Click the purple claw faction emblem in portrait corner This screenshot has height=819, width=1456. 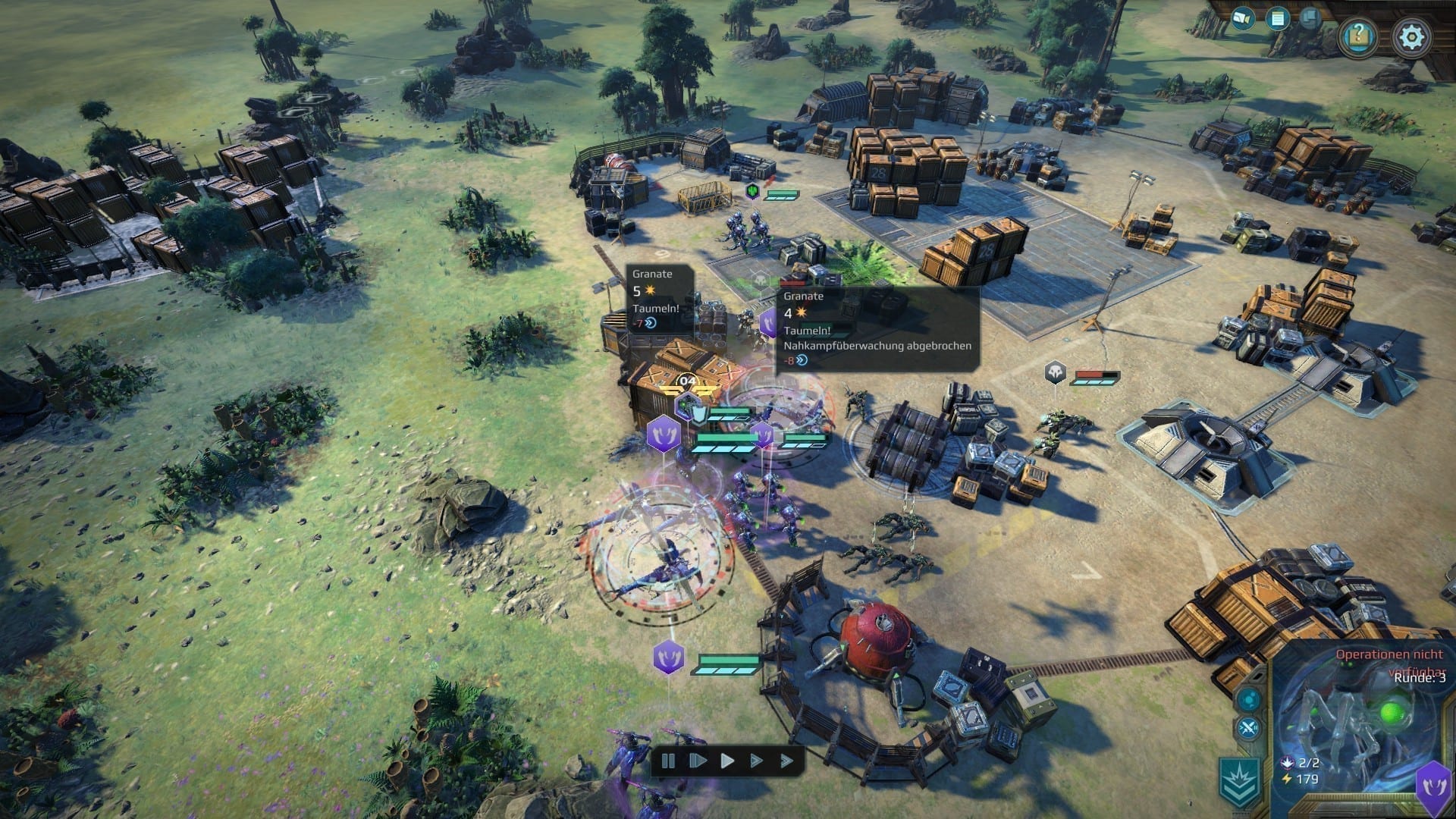(x=1435, y=786)
